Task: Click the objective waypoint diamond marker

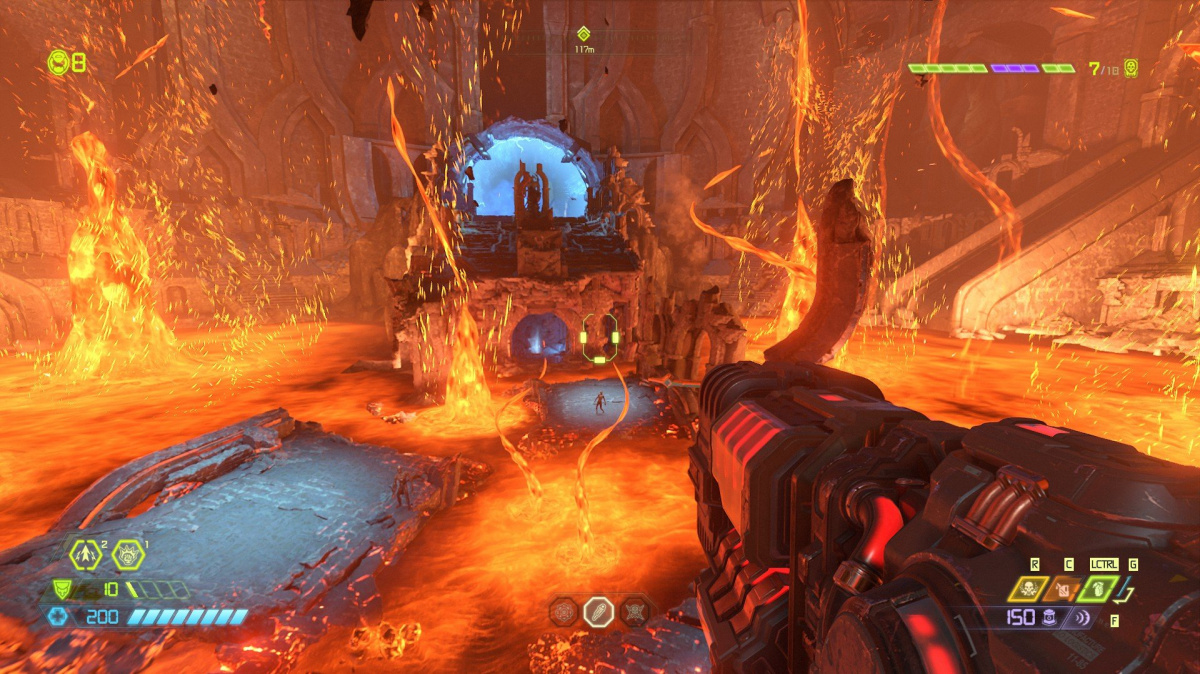Action: [x=584, y=34]
